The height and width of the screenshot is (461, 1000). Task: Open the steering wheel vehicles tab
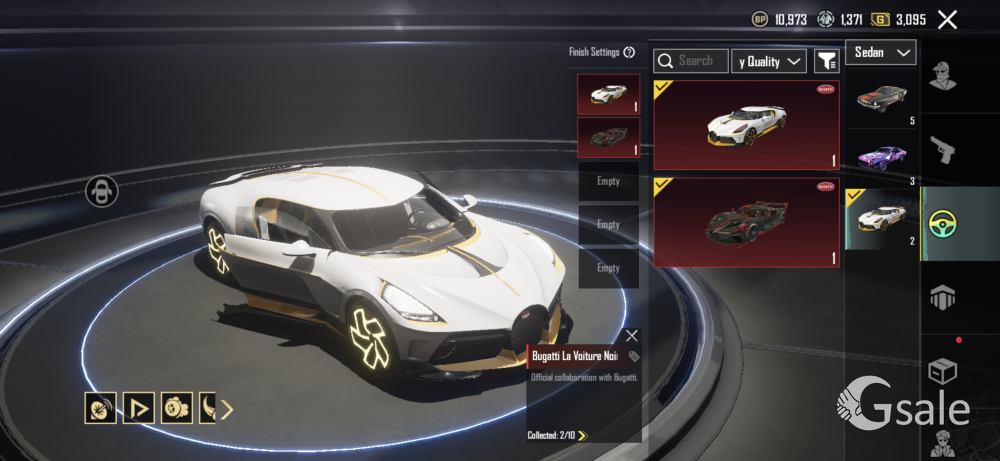944,223
